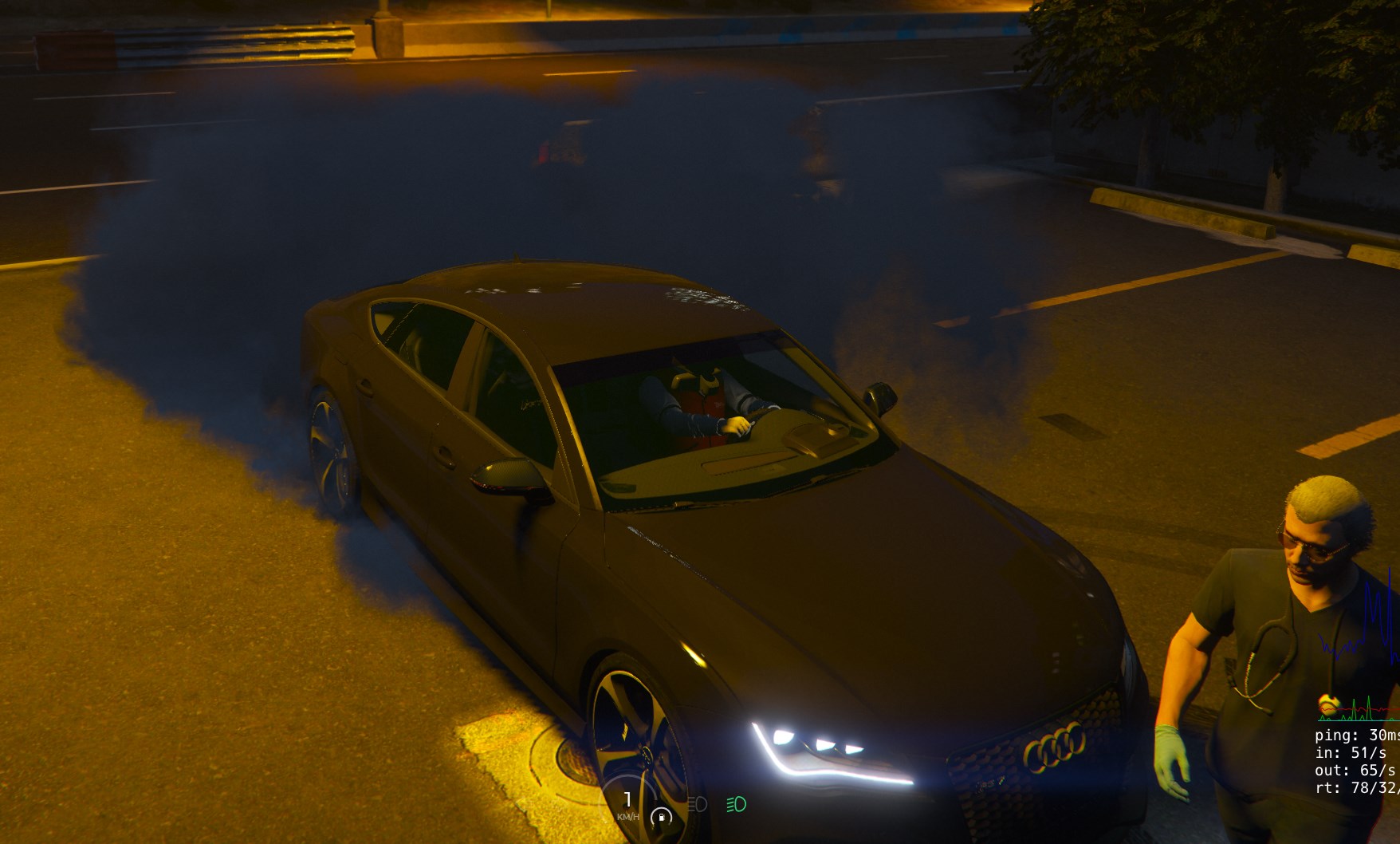Toggle the dimmed grey headlight indicator

698,804
